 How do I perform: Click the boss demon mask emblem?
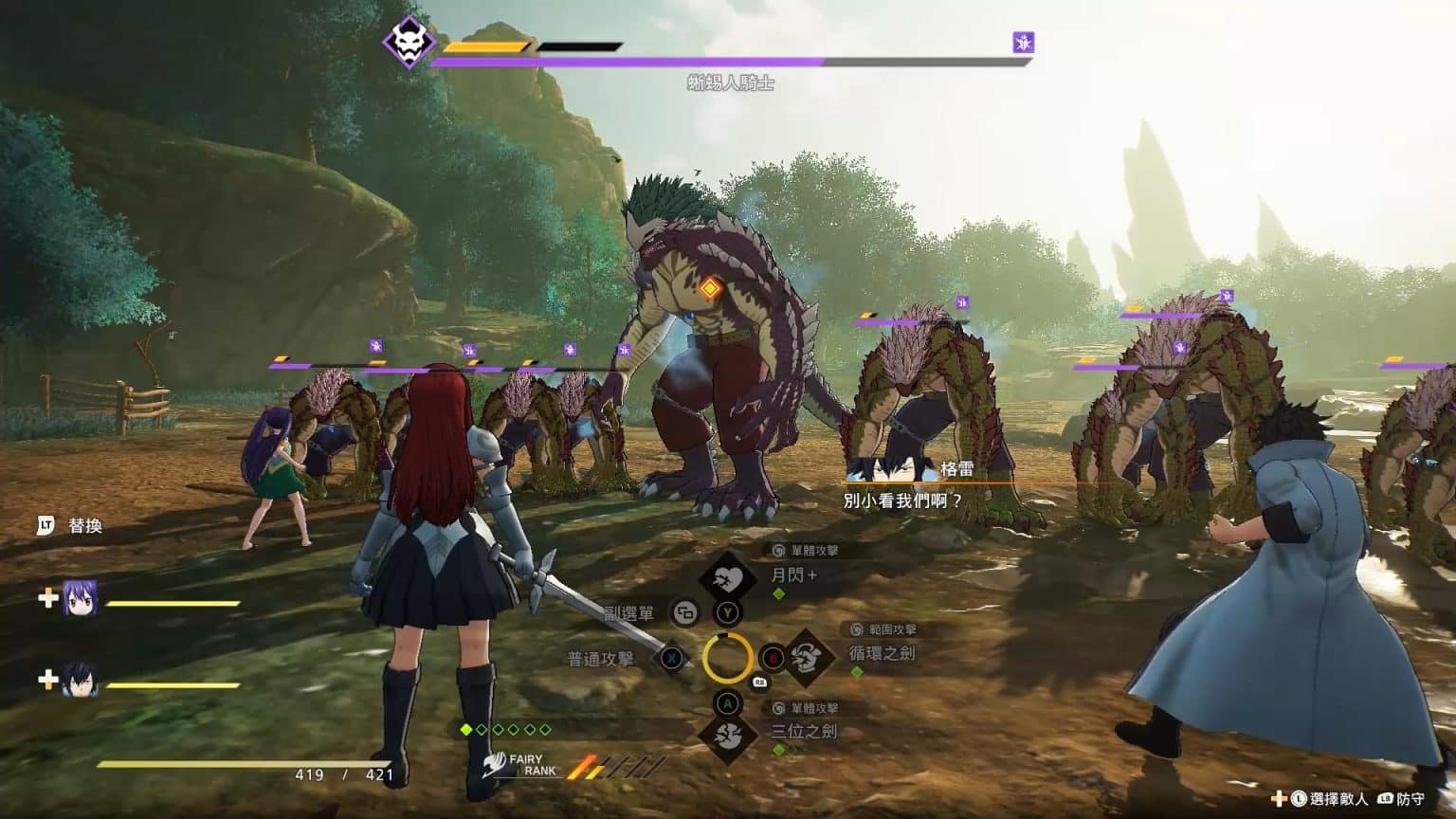click(409, 44)
